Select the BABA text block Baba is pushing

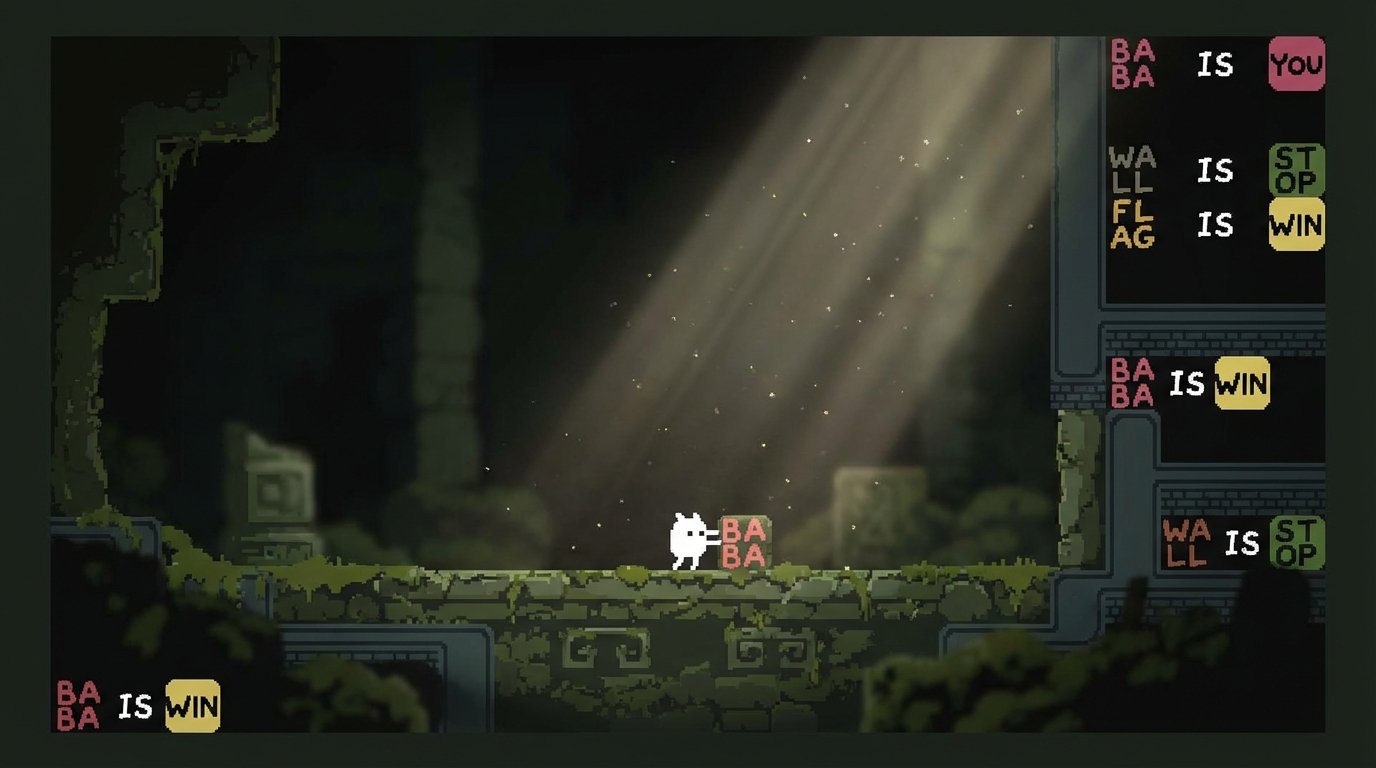pos(747,541)
